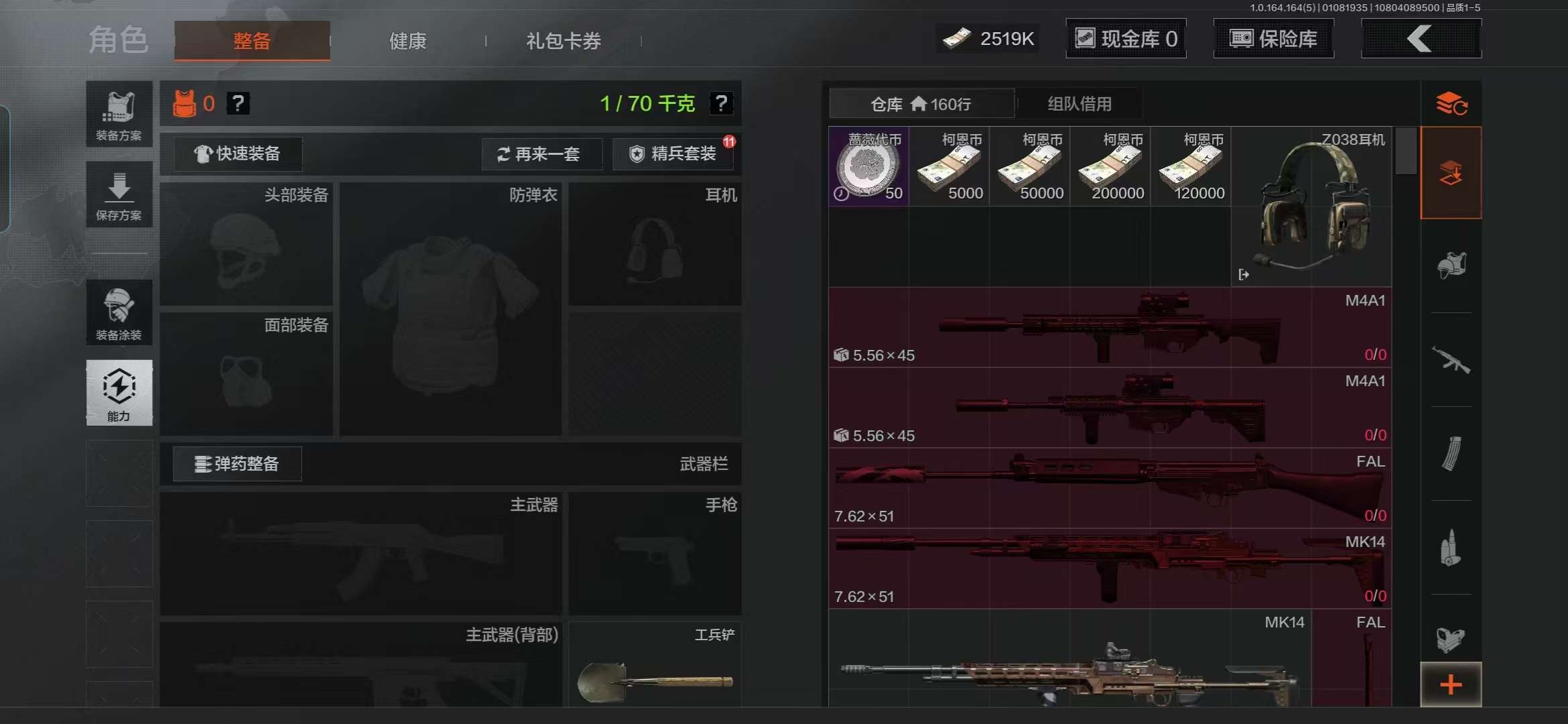Open the weight limit question mark tooltip
The width and height of the screenshot is (1568, 724).
(x=722, y=103)
